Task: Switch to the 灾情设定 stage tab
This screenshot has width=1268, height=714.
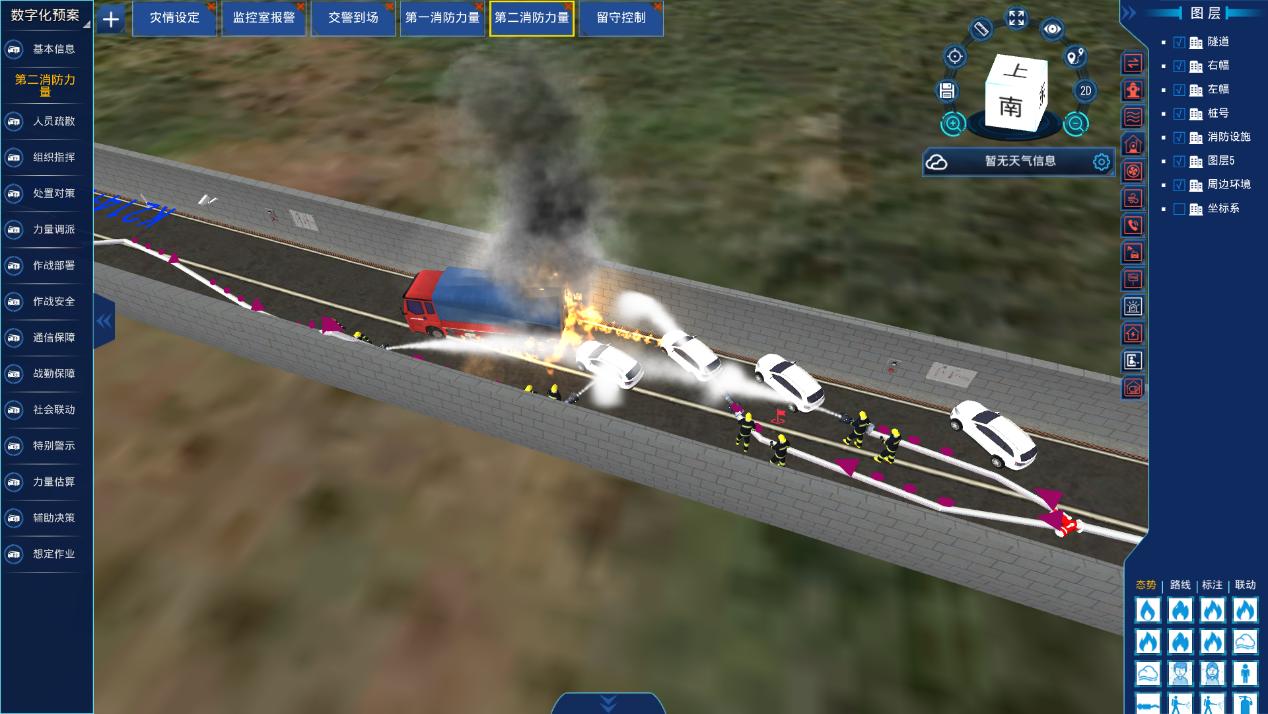Action: [x=174, y=18]
